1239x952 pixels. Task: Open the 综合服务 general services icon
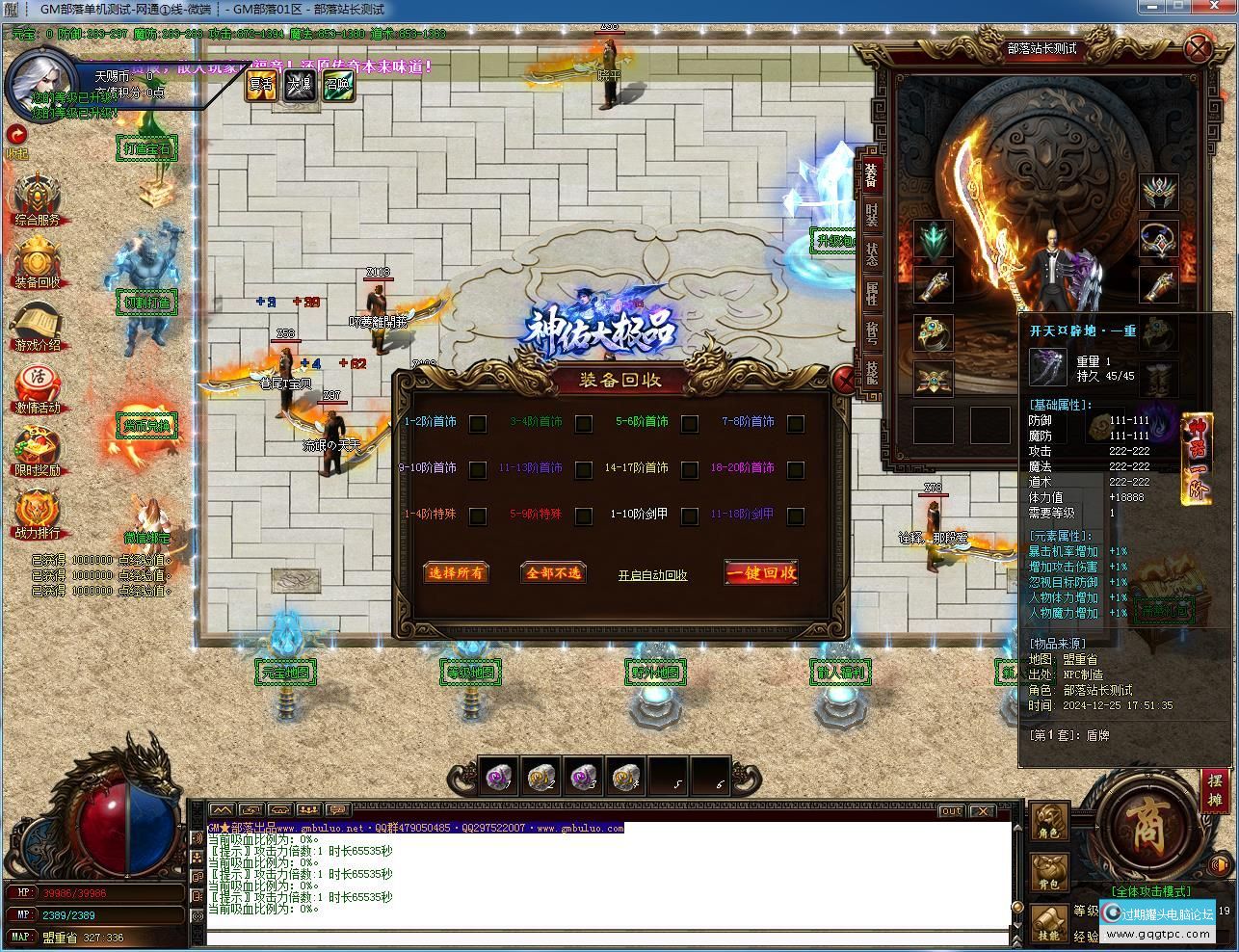(37, 198)
